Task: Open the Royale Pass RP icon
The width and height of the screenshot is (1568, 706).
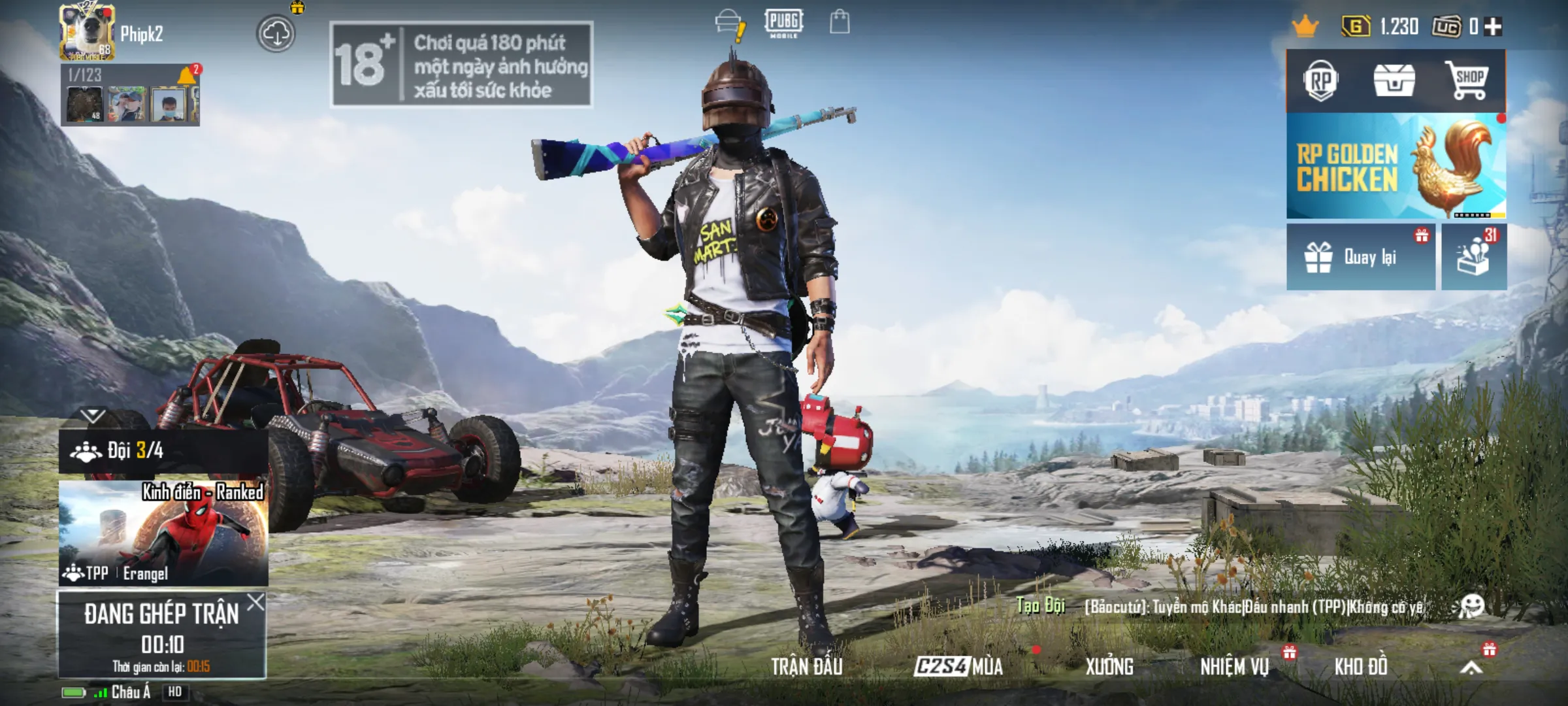Action: pyautogui.click(x=1320, y=82)
